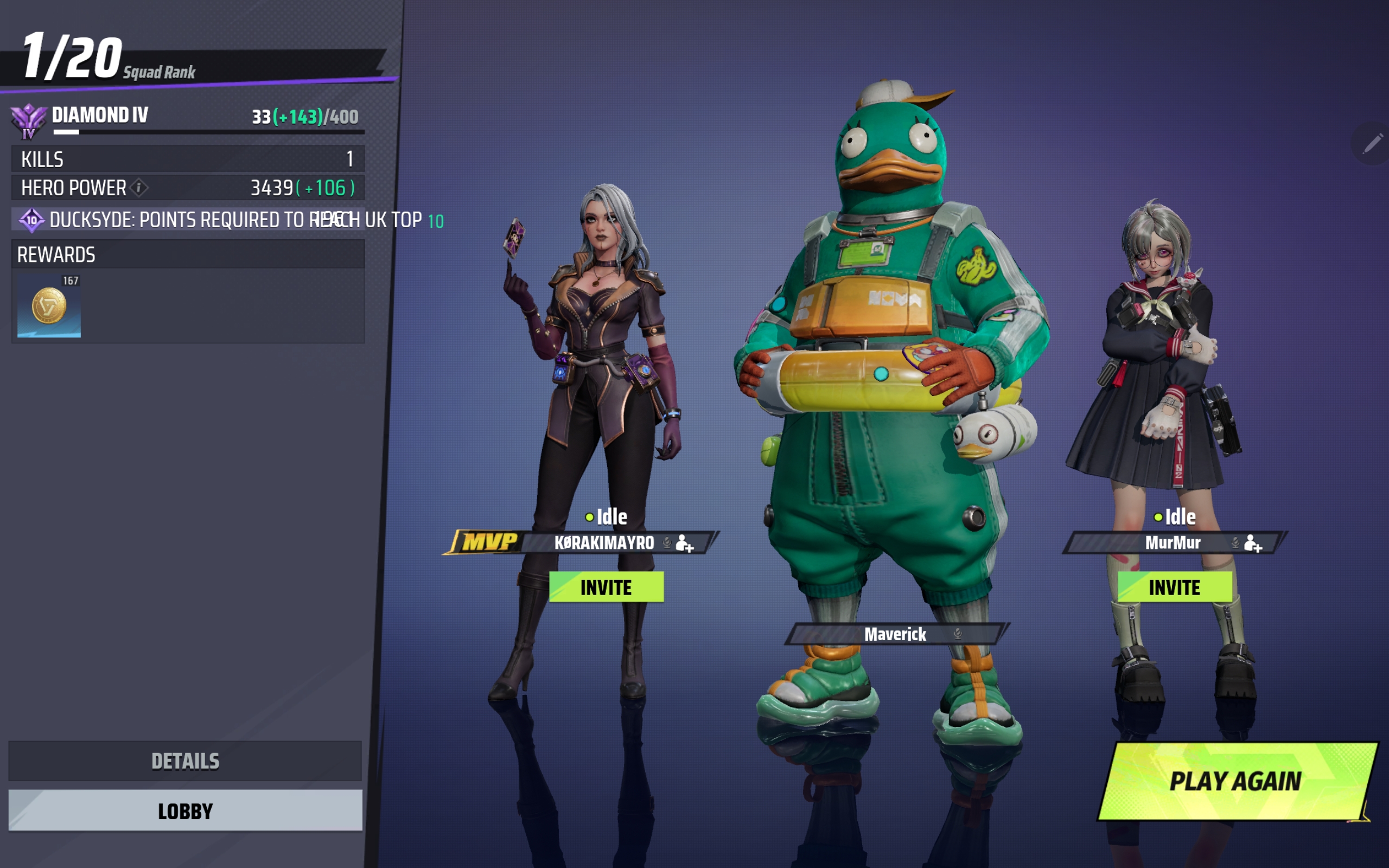Open the match Details panel

(x=185, y=761)
